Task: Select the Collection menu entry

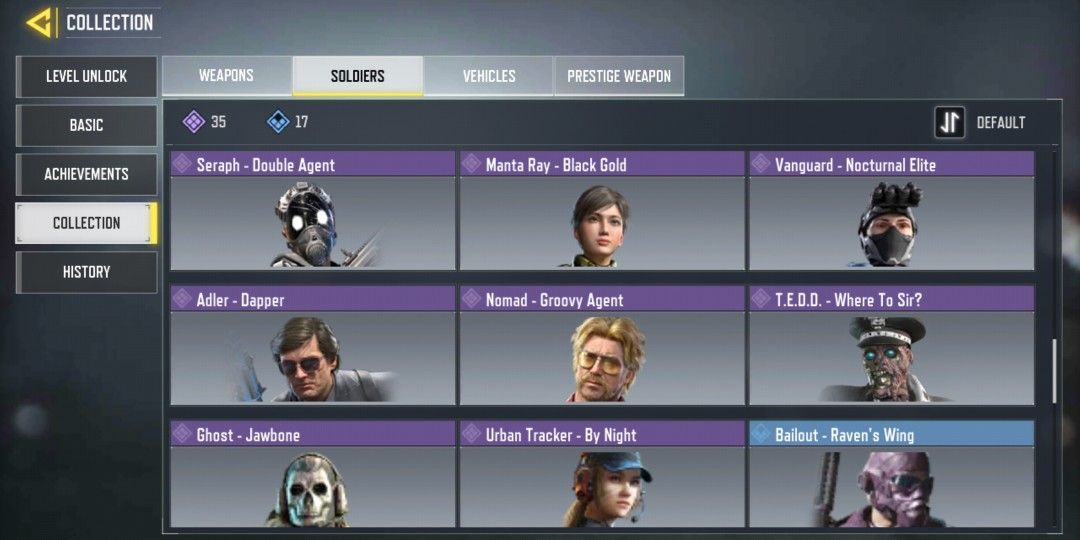Action: coord(86,223)
